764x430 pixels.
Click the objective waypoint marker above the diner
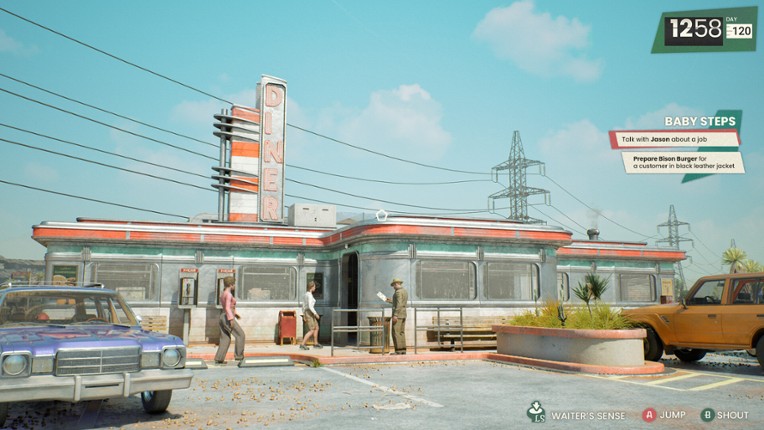[x=380, y=214]
